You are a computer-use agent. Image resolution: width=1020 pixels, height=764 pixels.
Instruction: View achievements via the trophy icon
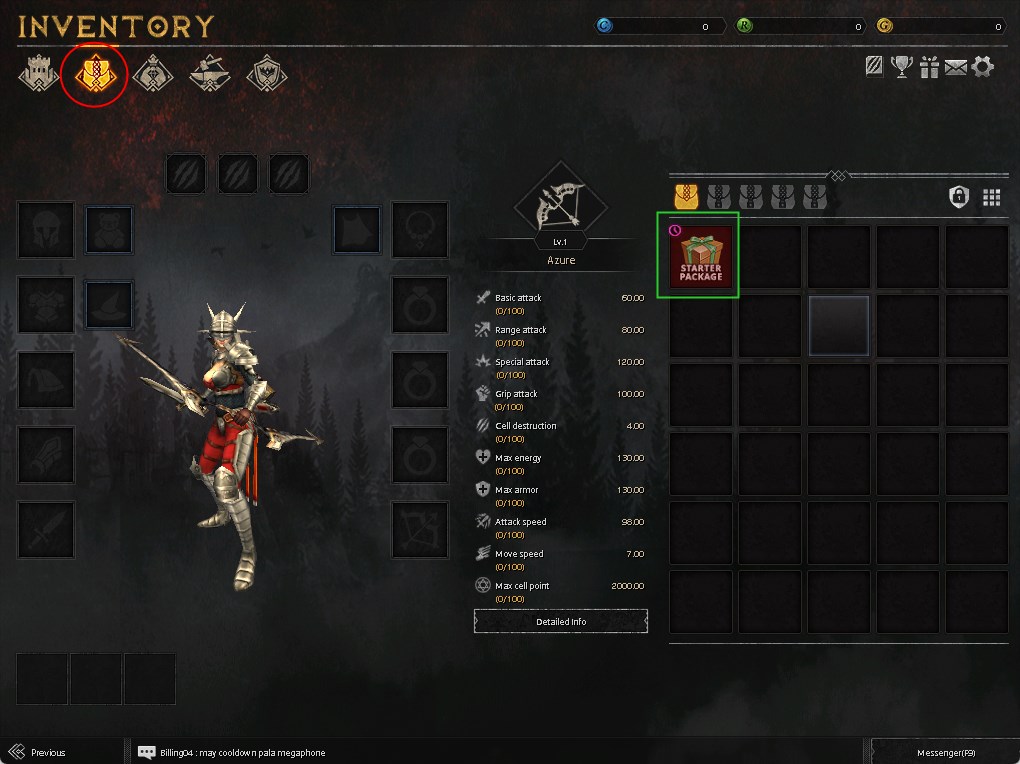pos(903,67)
